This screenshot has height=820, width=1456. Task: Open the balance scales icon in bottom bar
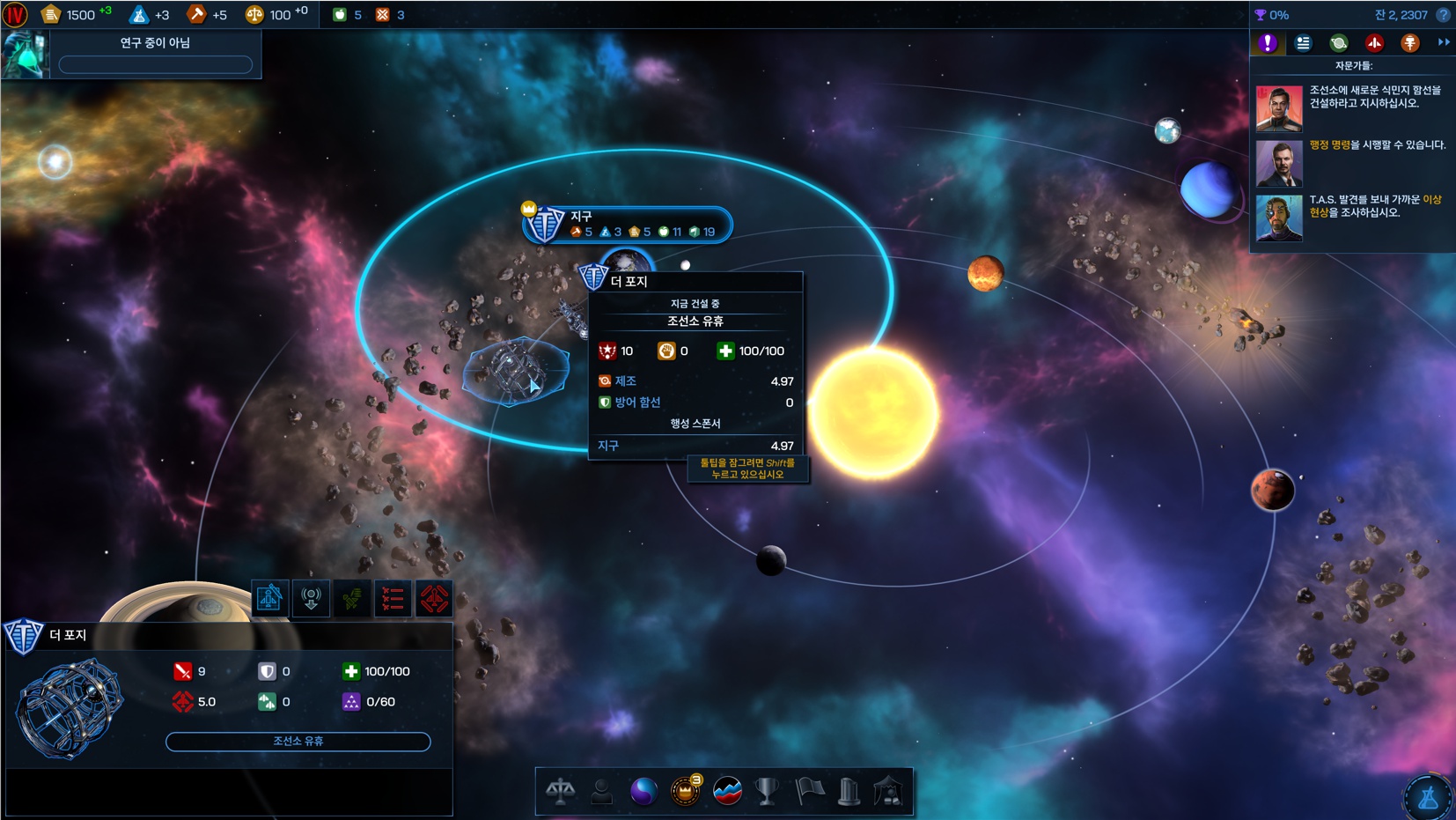coord(560,791)
